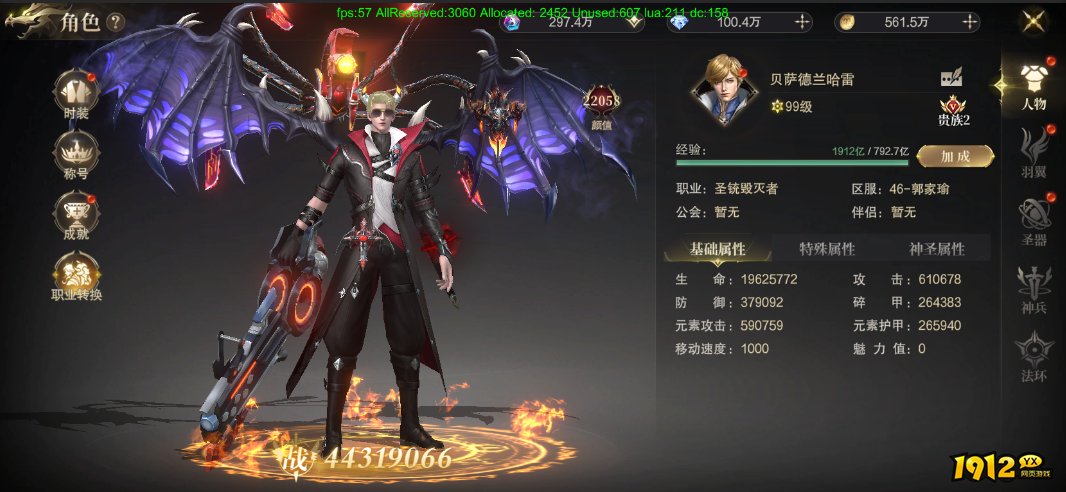This screenshot has height=492, width=1066.
Task: Switch to 特殊属性 special attributes tab
Action: tap(827, 249)
